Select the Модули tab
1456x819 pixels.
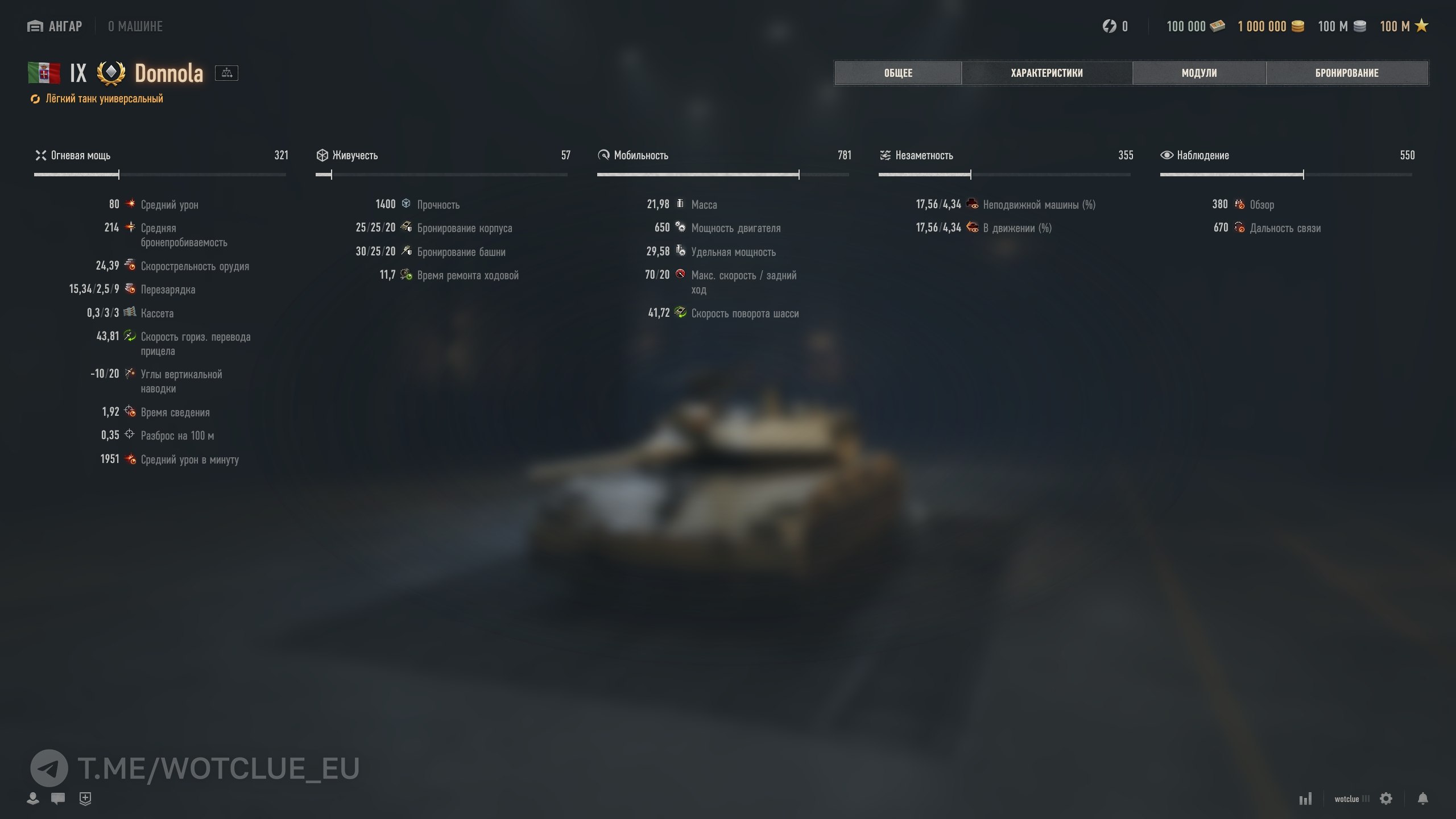pyautogui.click(x=1199, y=73)
